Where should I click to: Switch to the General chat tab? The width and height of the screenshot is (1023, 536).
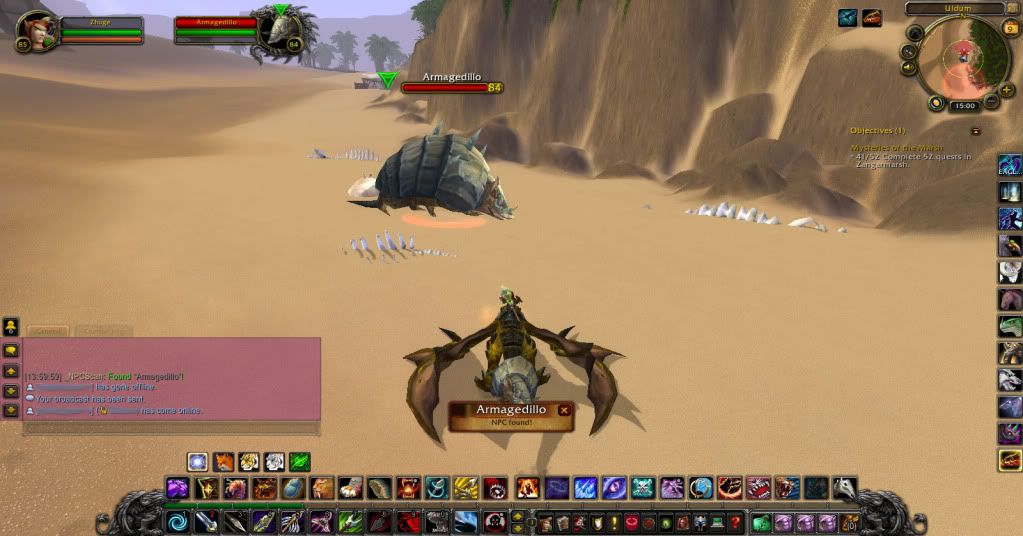click(47, 330)
